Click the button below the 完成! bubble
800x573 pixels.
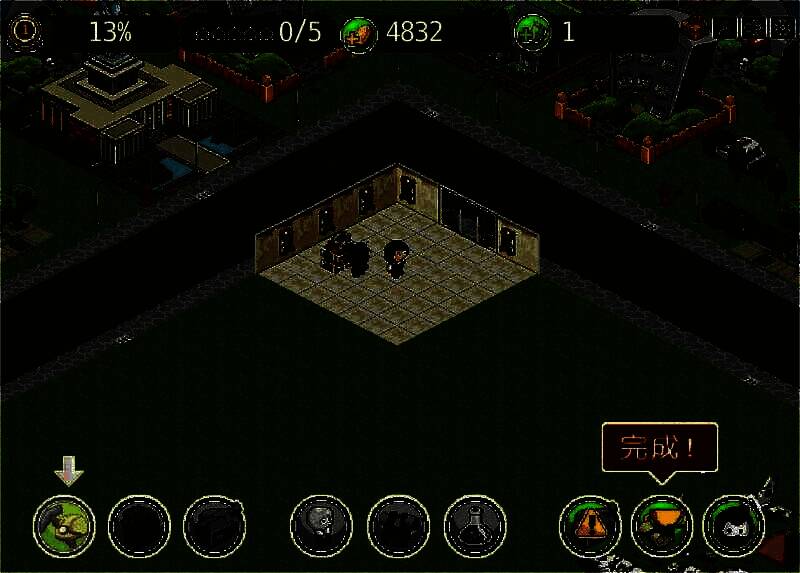(661, 526)
